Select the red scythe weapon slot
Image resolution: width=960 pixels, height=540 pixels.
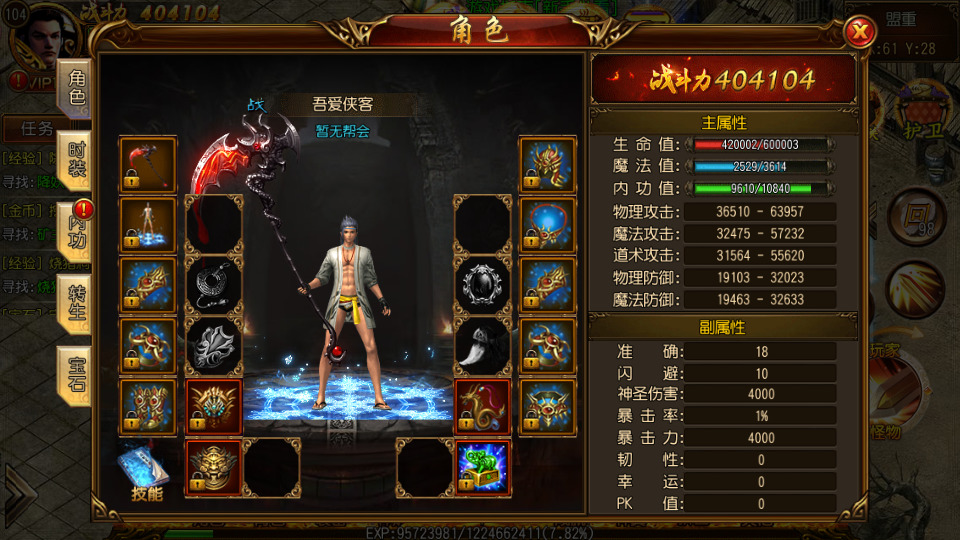pos(148,165)
